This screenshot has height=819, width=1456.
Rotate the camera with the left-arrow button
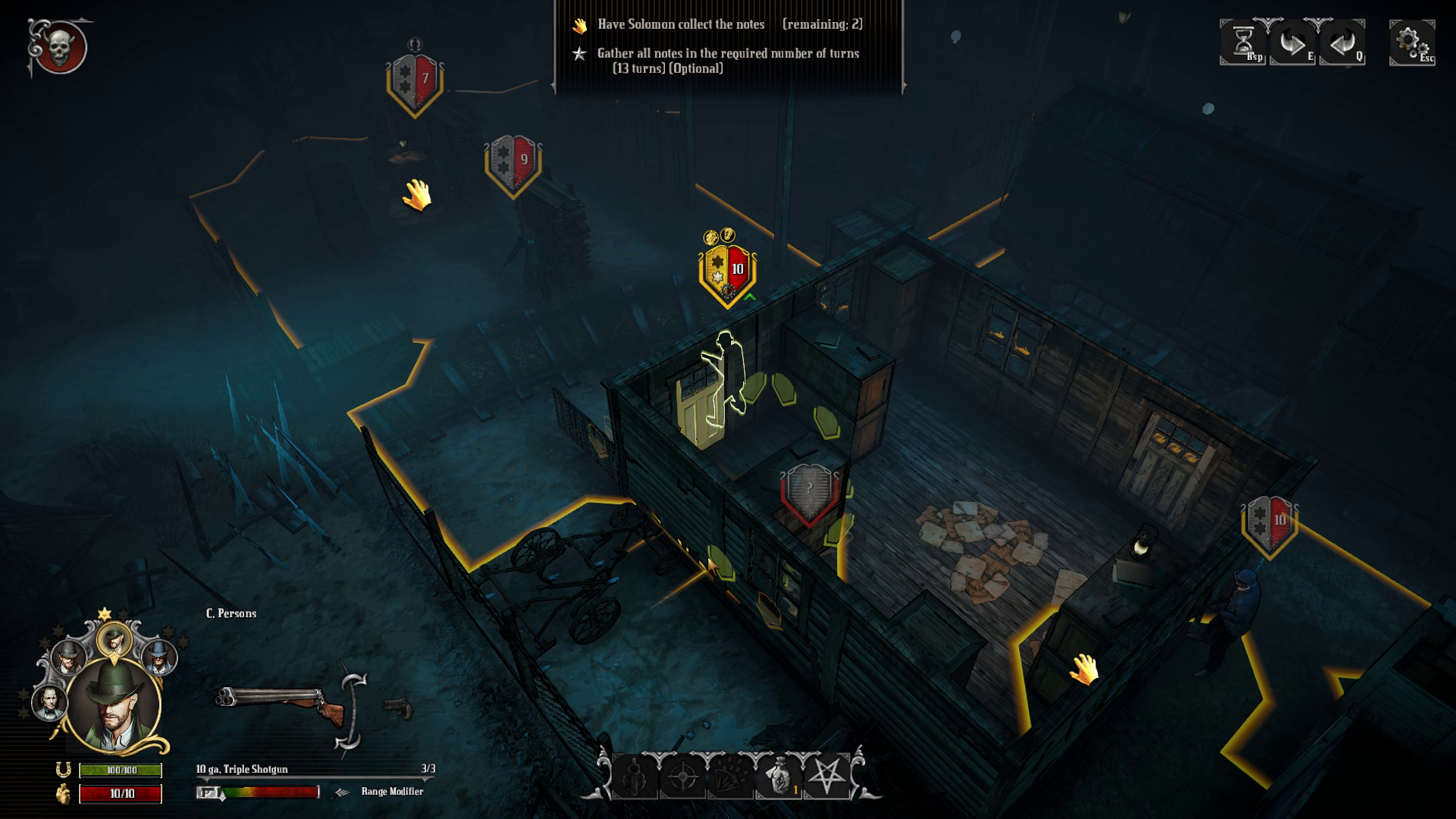tap(1341, 42)
